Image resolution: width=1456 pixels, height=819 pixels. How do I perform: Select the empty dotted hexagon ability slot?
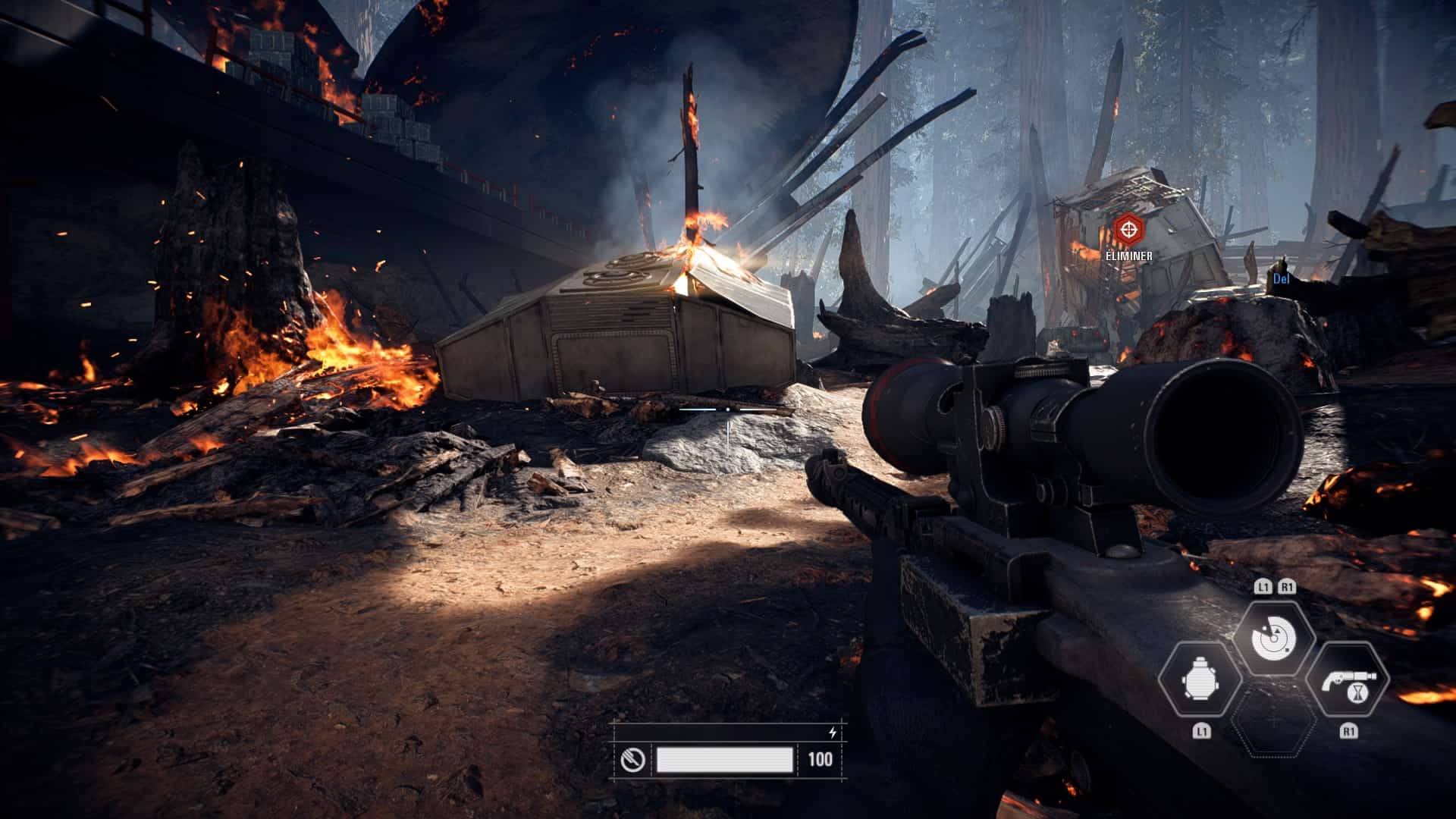1274,720
